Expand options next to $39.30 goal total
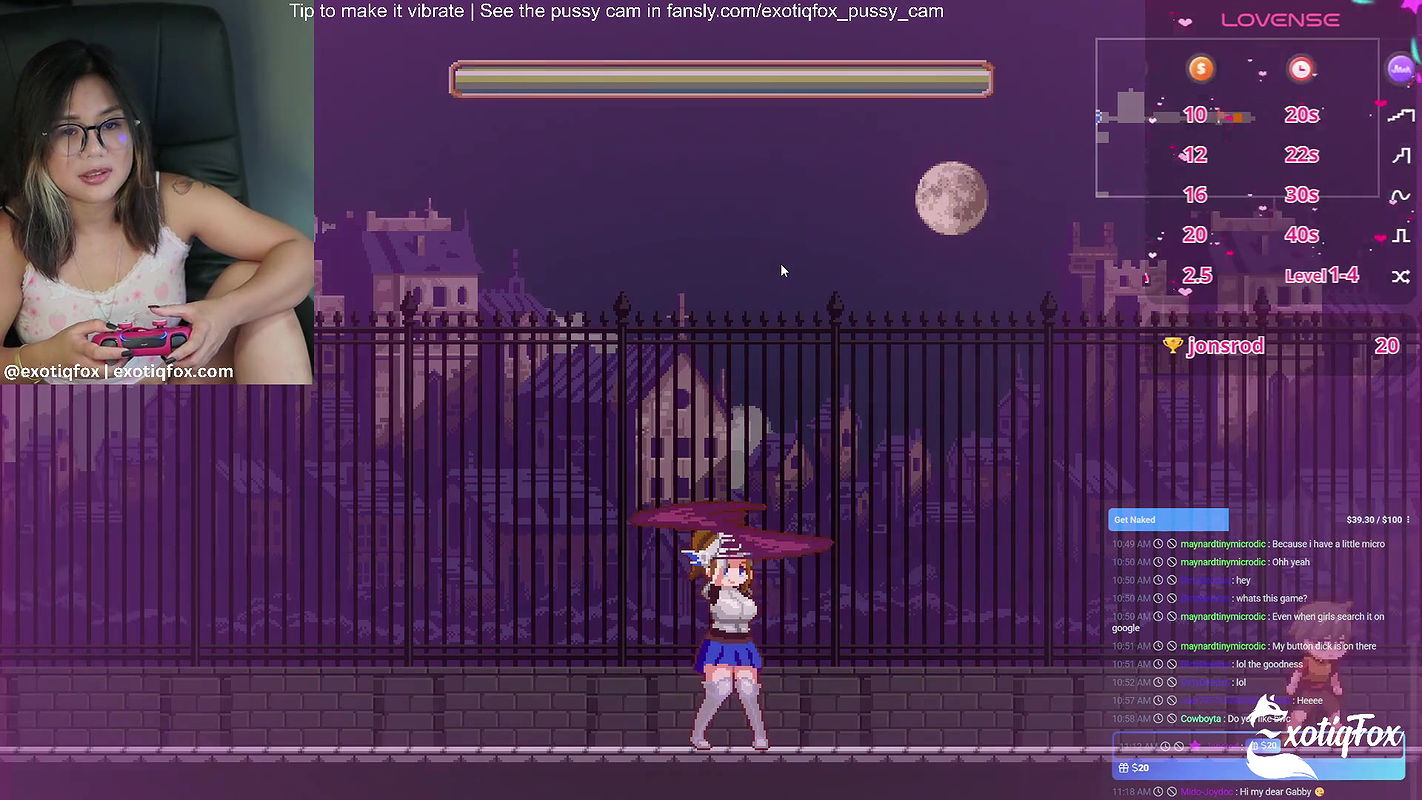 click(x=1408, y=517)
